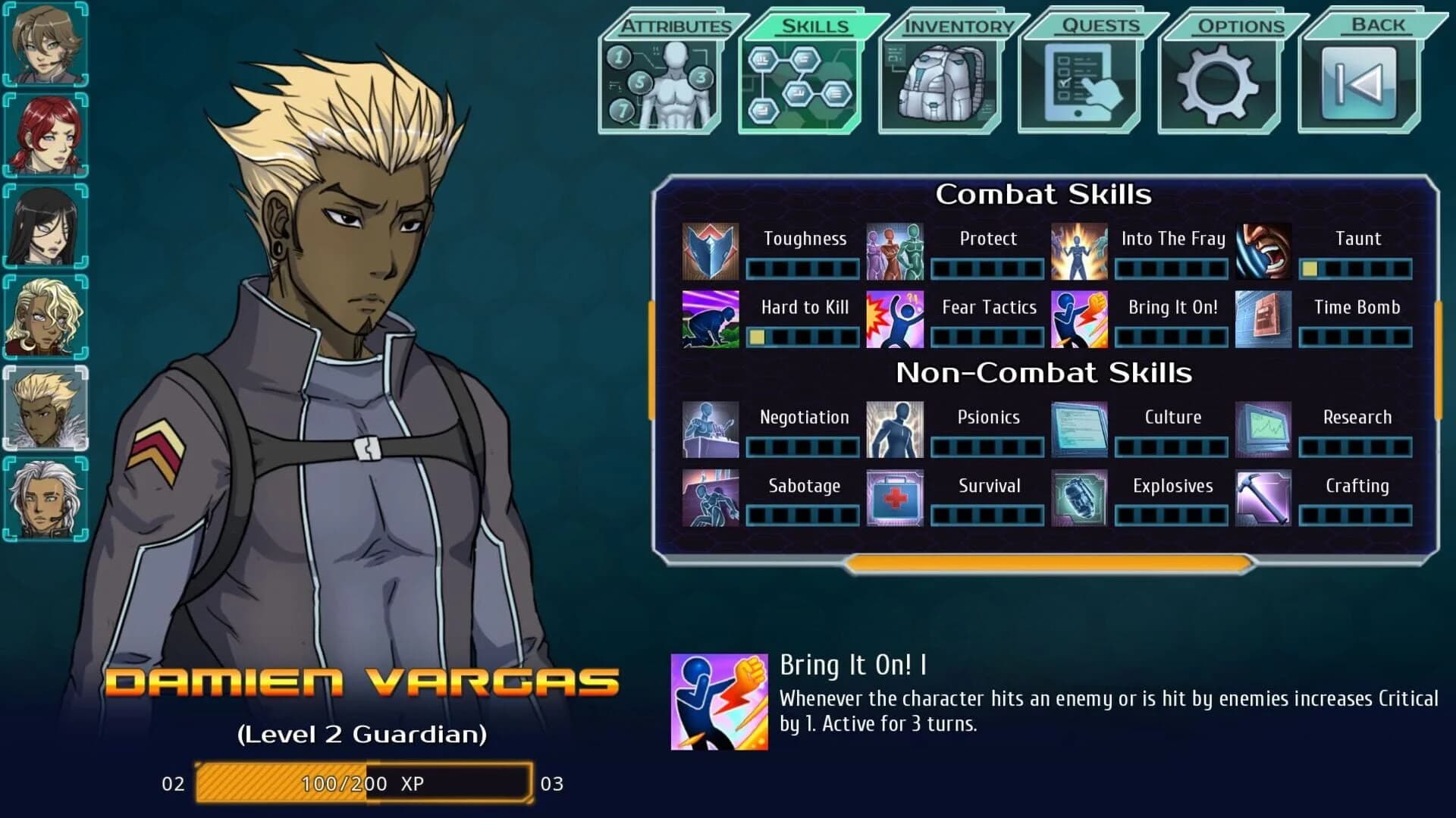The width and height of the screenshot is (1456, 818).
Task: Select the Explosives skill icon
Action: (1079, 499)
